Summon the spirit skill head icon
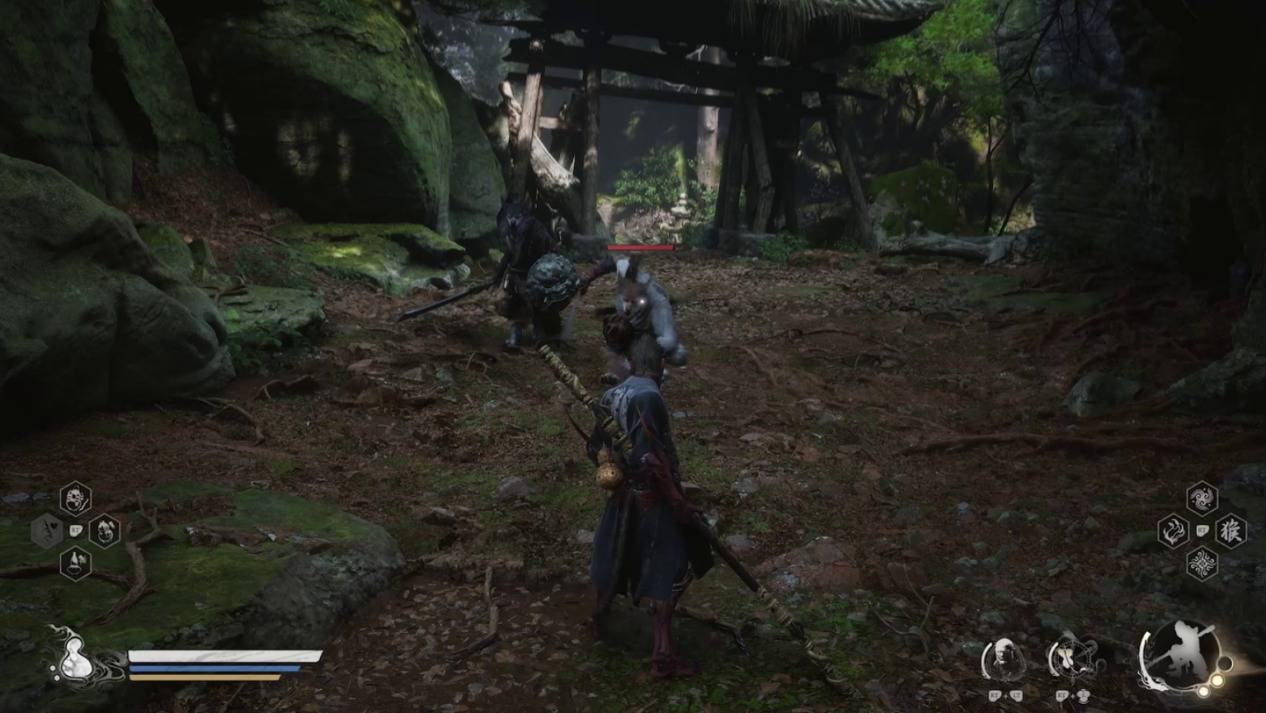 pyautogui.click(x=1003, y=658)
